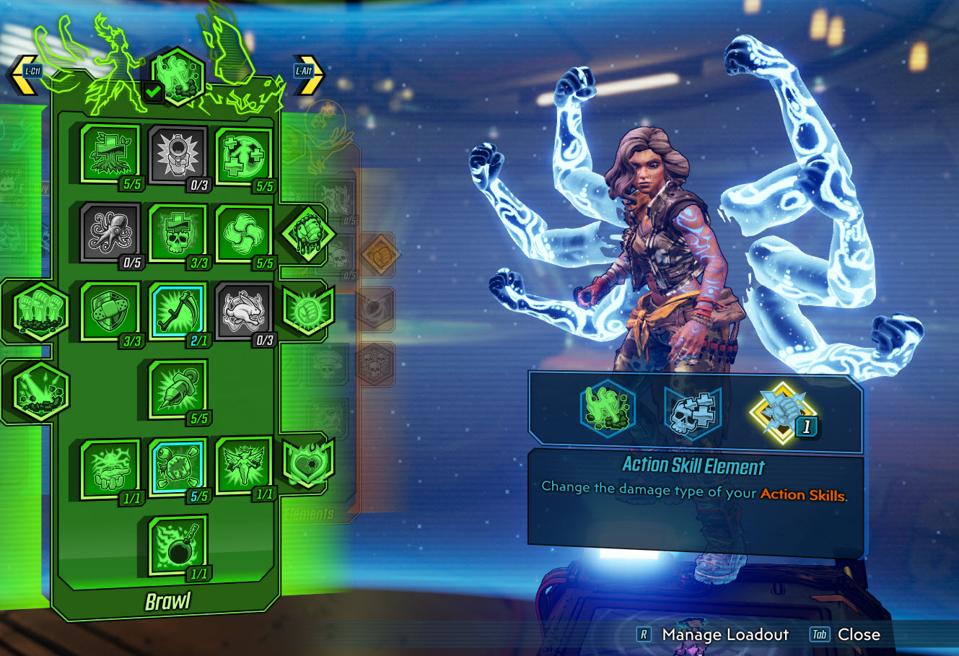Pick the heart chevron augment icon
This screenshot has width=959, height=656.
(x=308, y=463)
